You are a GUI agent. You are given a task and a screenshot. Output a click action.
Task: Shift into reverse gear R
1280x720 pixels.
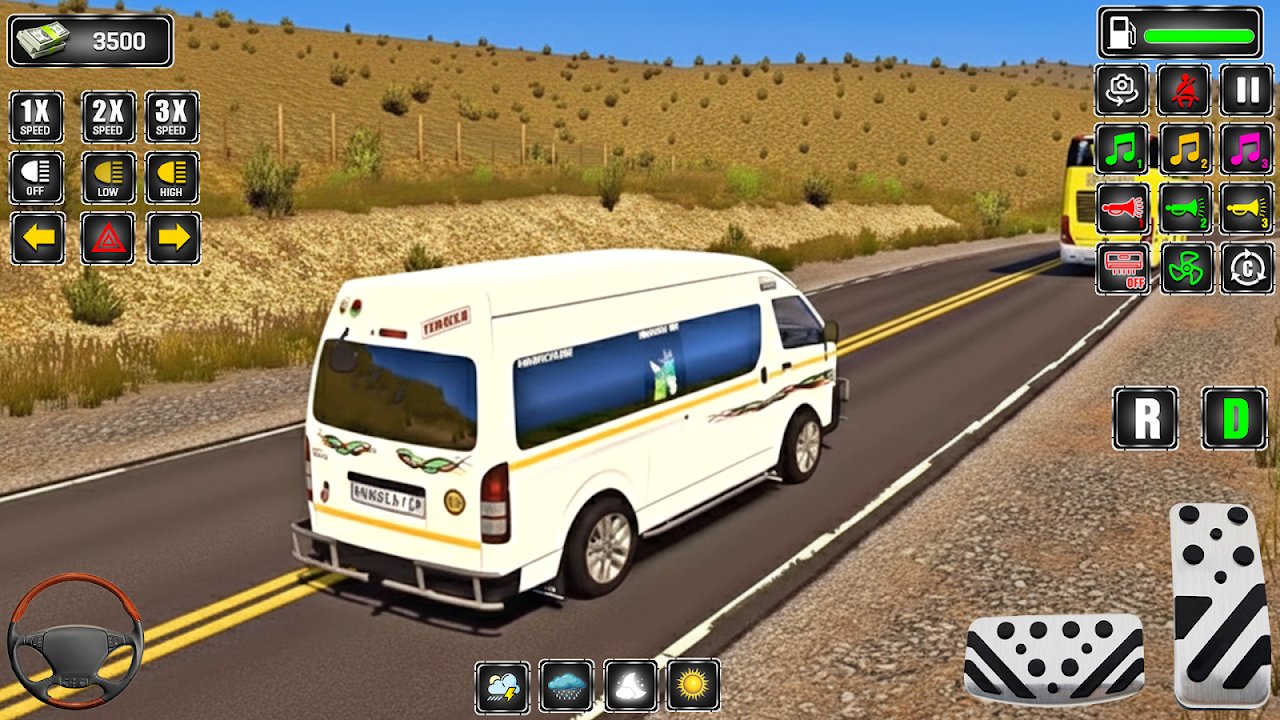1145,418
